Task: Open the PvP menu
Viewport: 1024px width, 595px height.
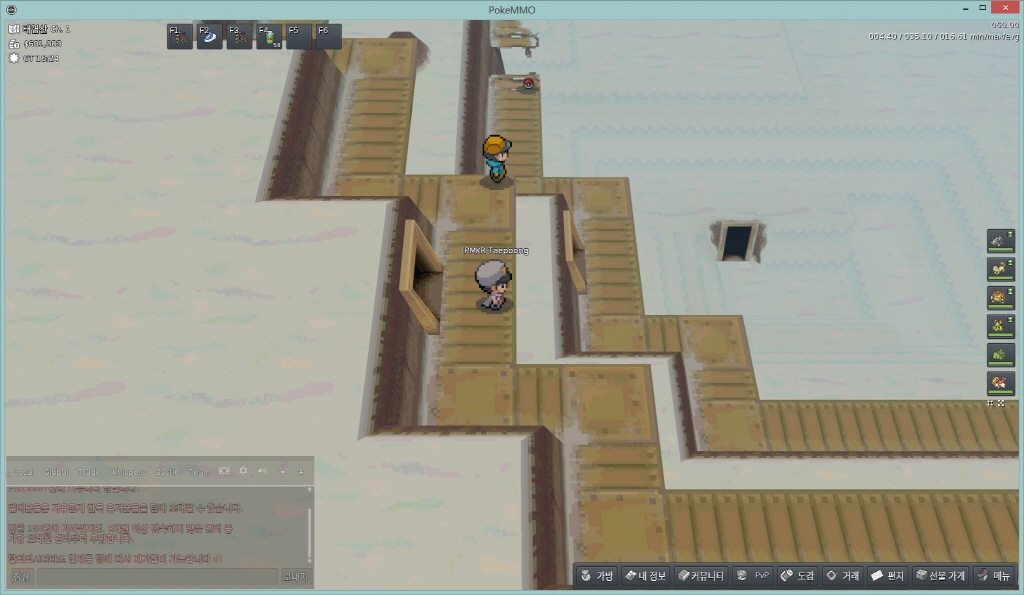Action: [753, 576]
